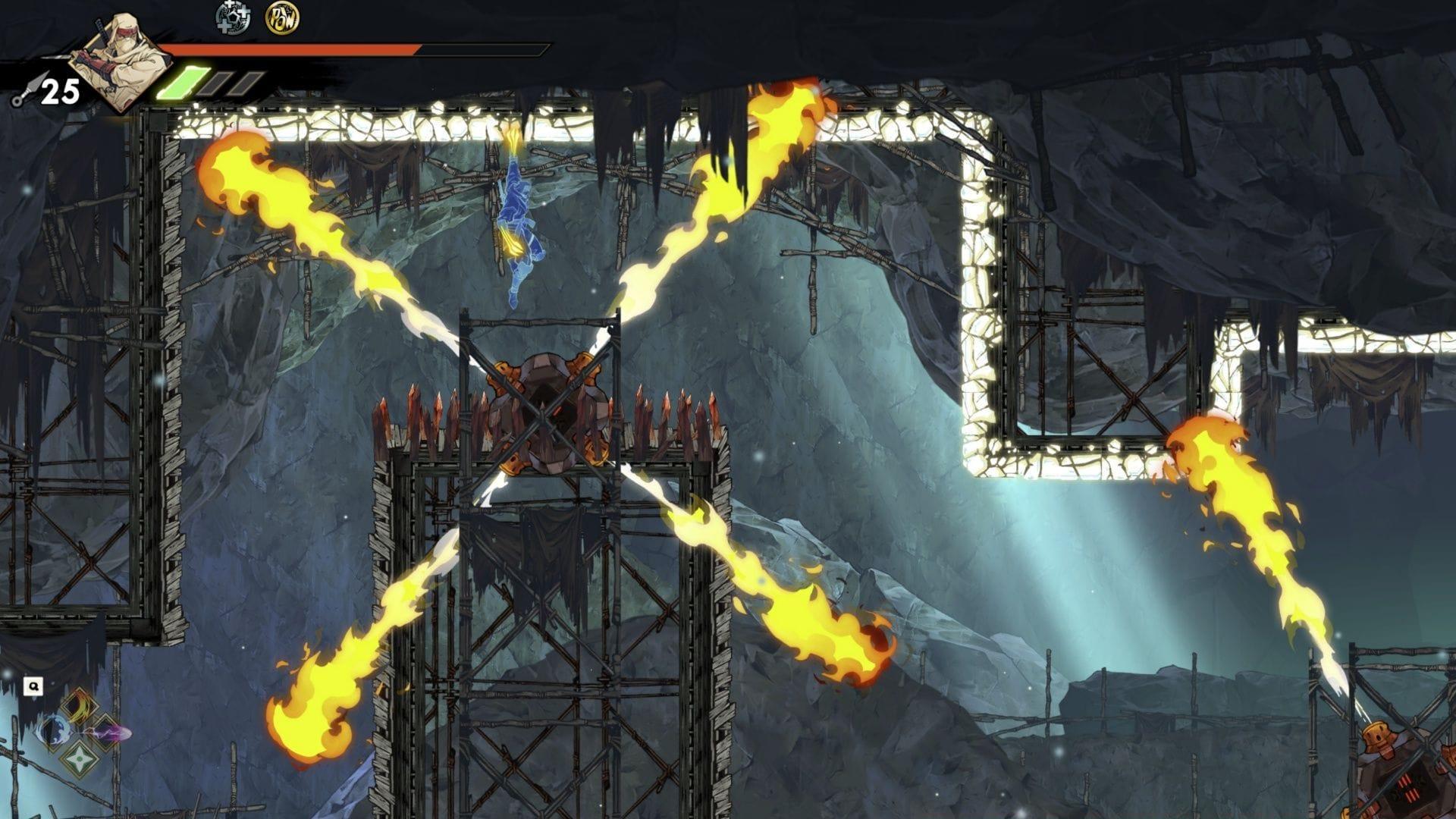Click the green stamina segment

[x=184, y=82]
